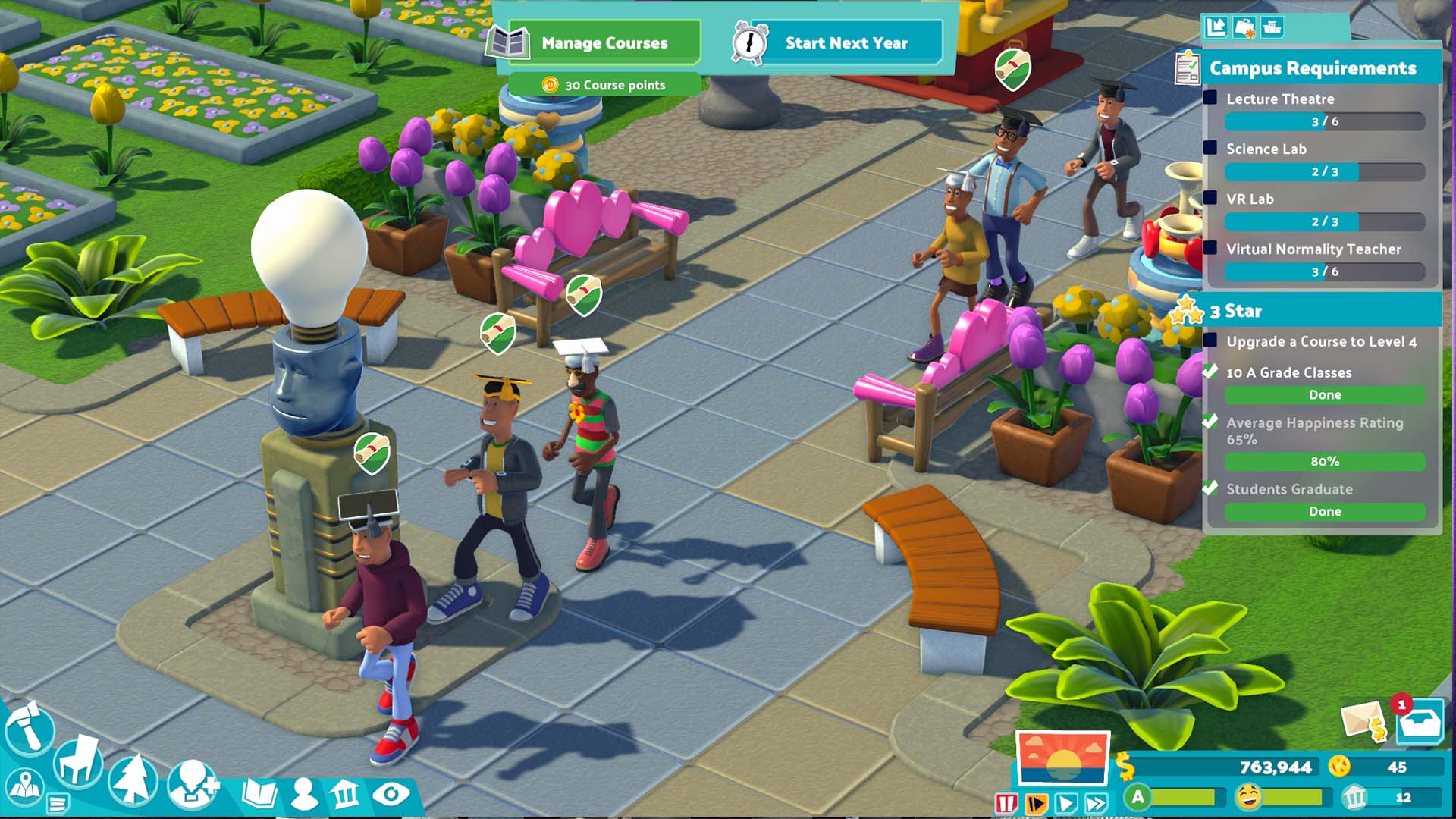This screenshot has height=819, width=1456.
Task: Toggle the eye visualisation view
Action: (x=391, y=794)
